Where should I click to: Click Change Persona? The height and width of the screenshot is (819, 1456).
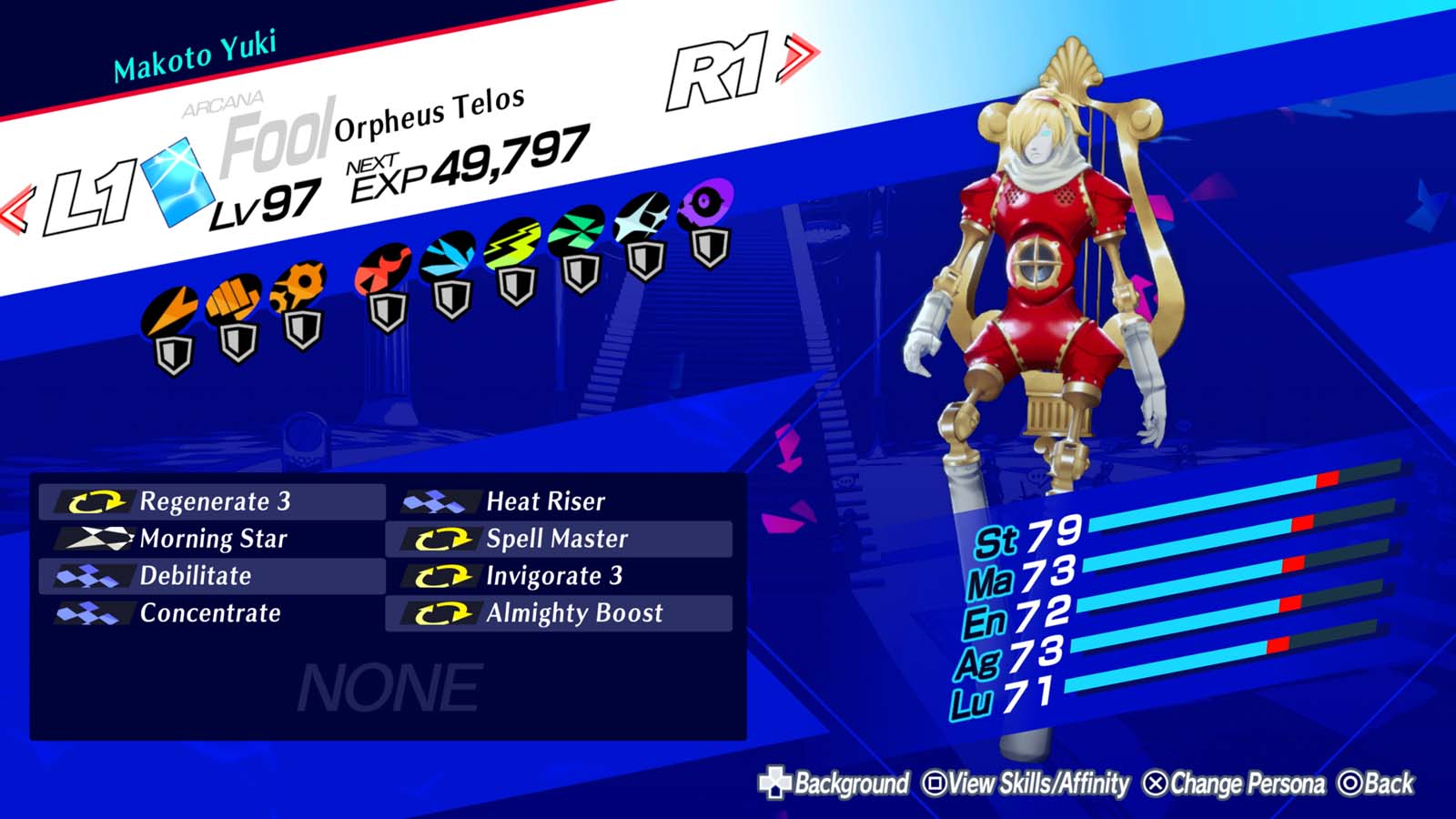coord(1238,781)
